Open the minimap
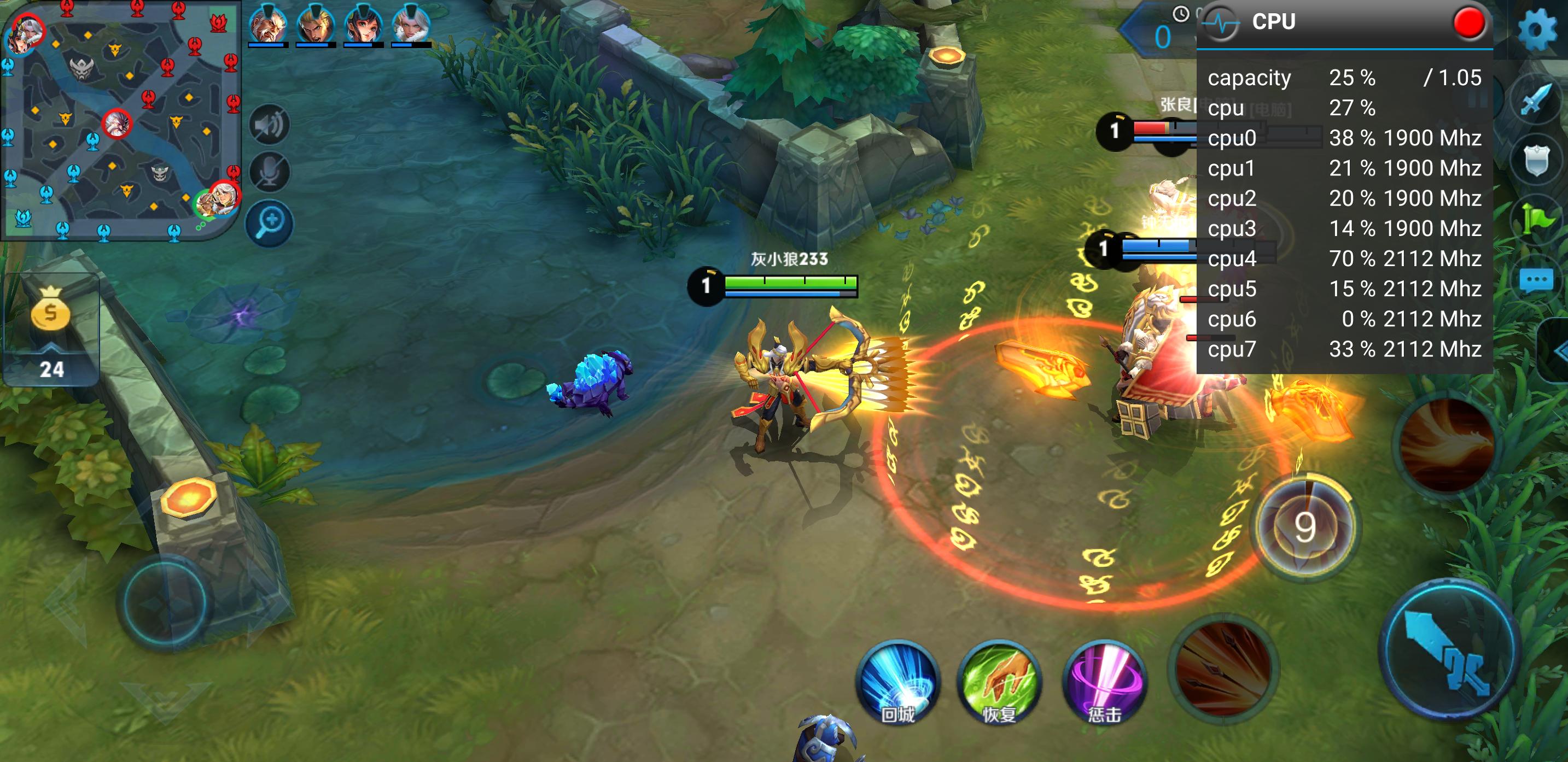1568x762 pixels. click(120, 119)
